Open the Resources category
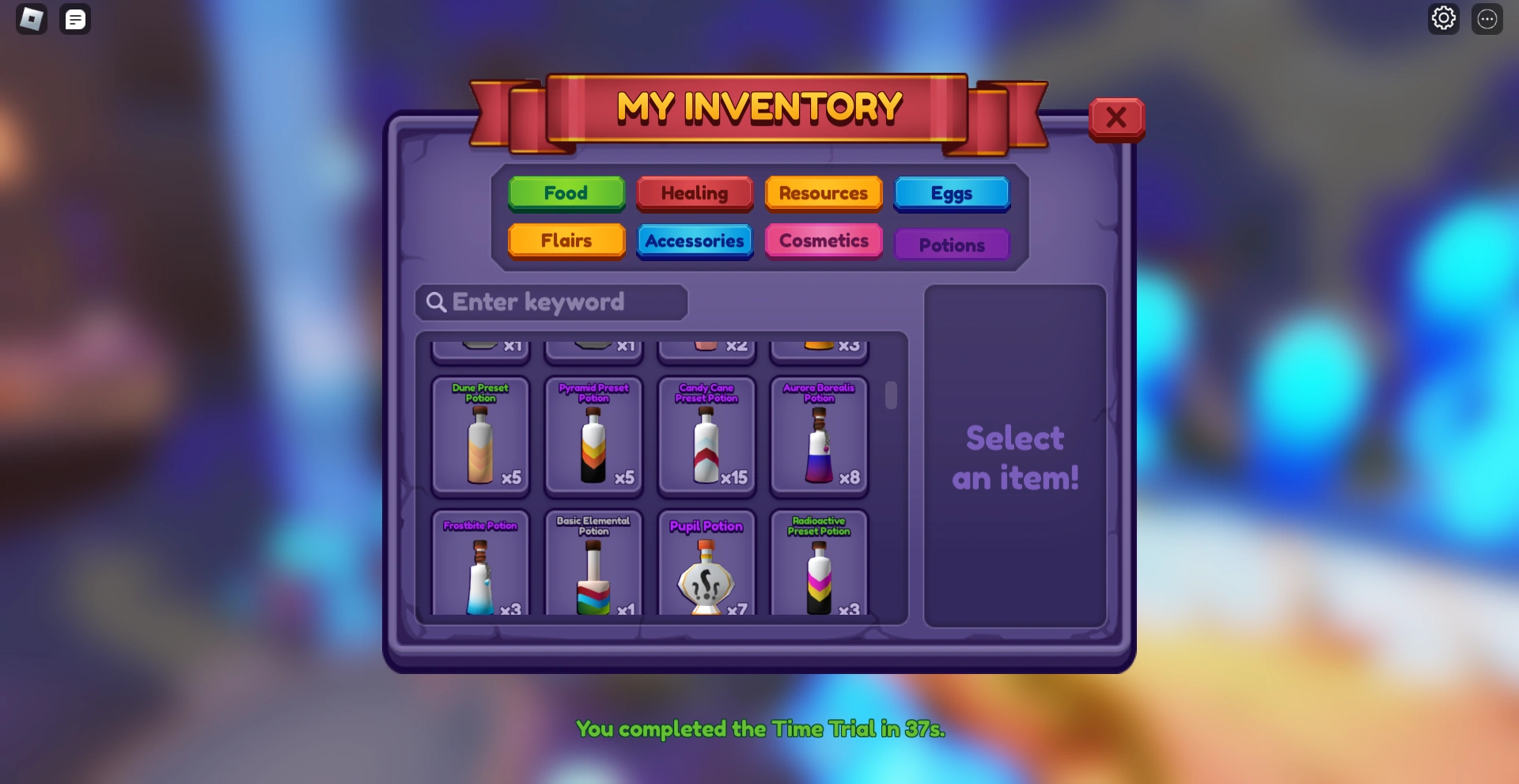 pyautogui.click(x=823, y=193)
